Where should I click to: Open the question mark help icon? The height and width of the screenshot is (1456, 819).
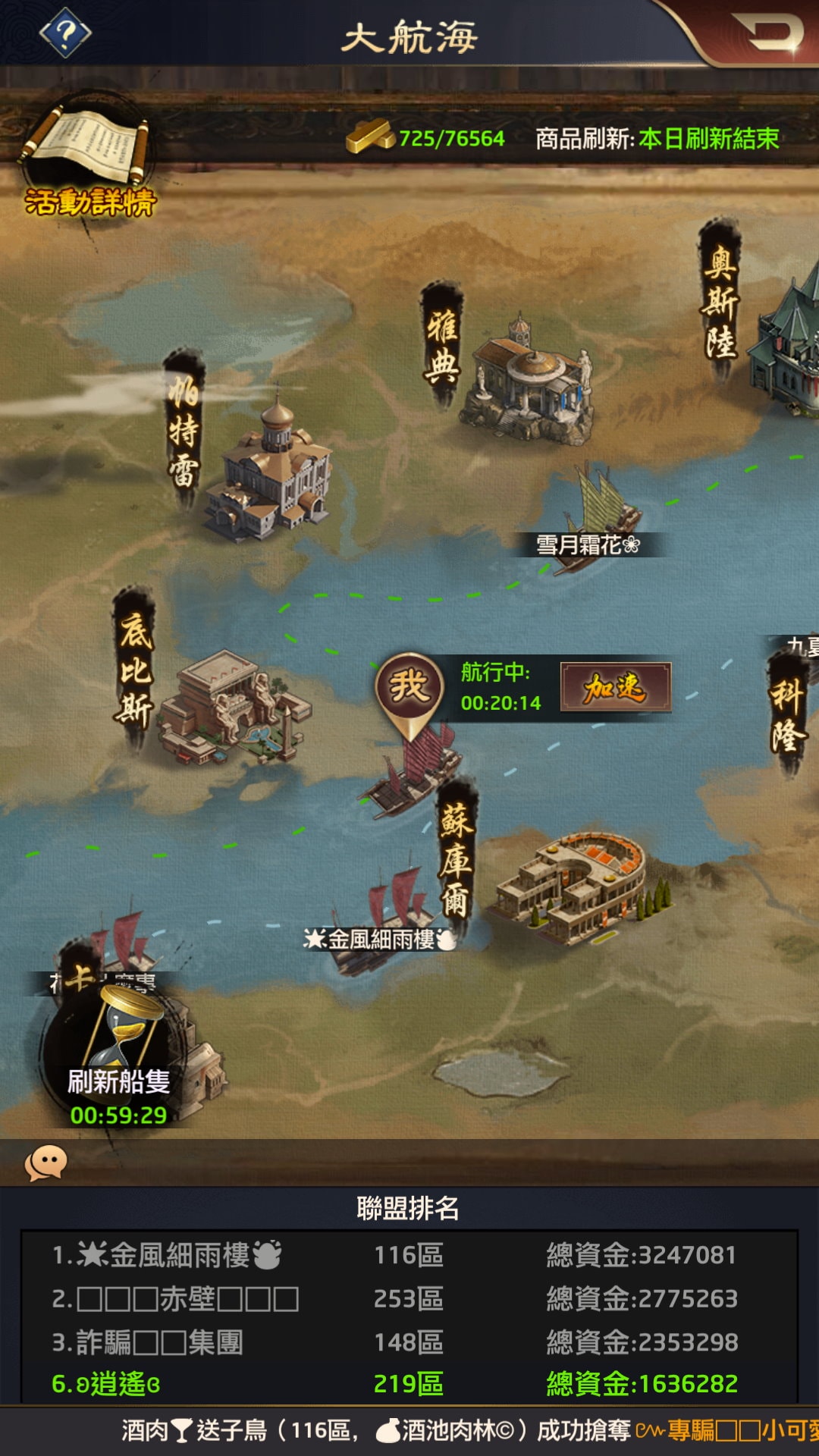[x=65, y=33]
